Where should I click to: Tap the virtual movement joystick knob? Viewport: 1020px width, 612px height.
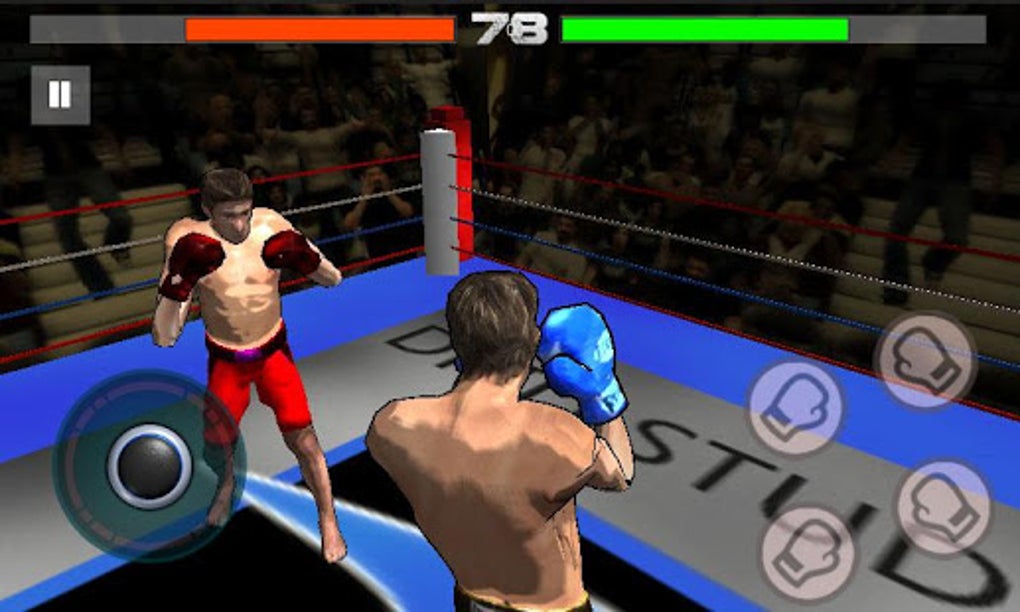[150, 465]
